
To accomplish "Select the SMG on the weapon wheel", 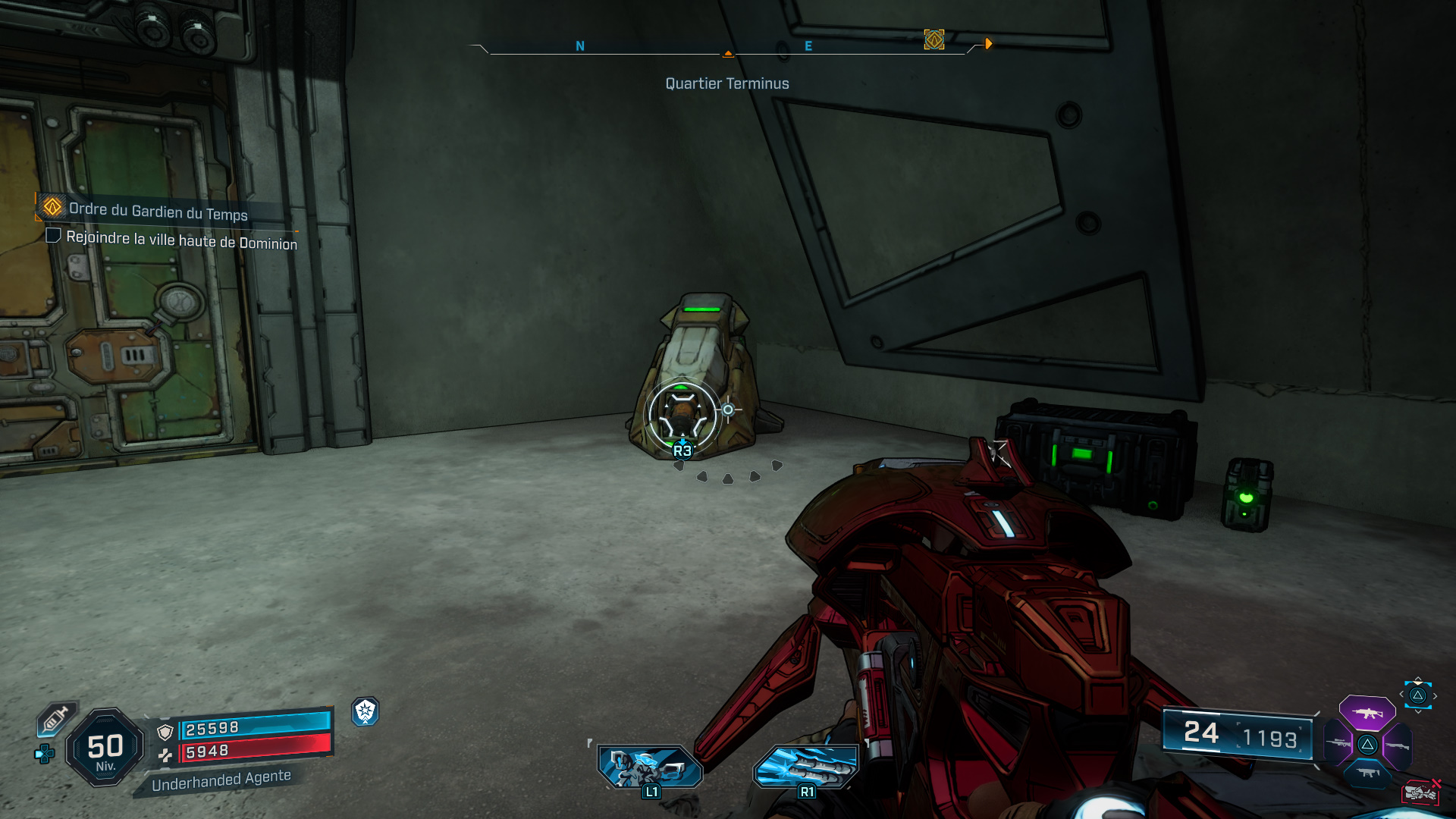I will (1370, 772).
